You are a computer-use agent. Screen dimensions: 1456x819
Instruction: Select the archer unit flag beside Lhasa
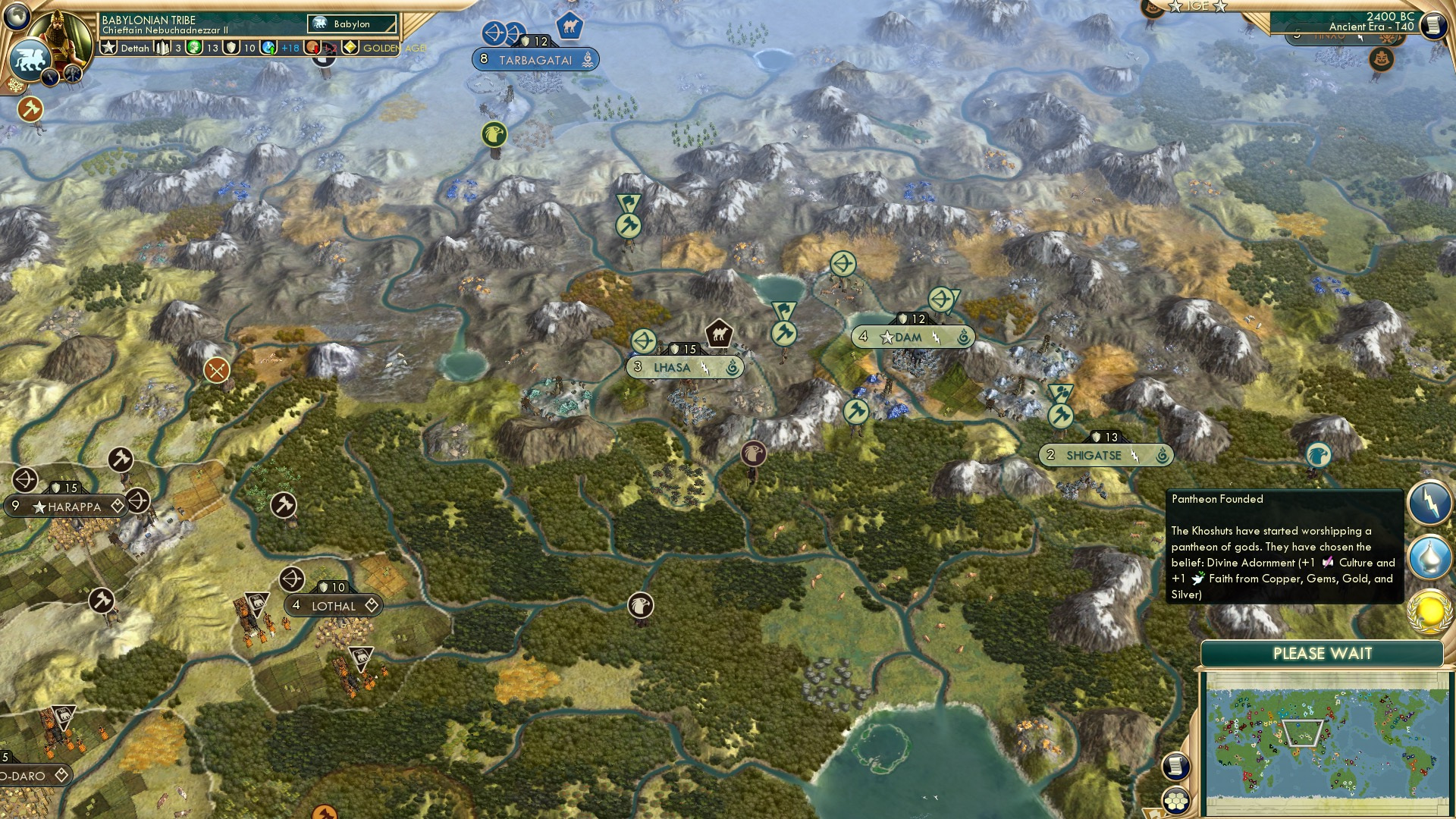click(x=643, y=342)
